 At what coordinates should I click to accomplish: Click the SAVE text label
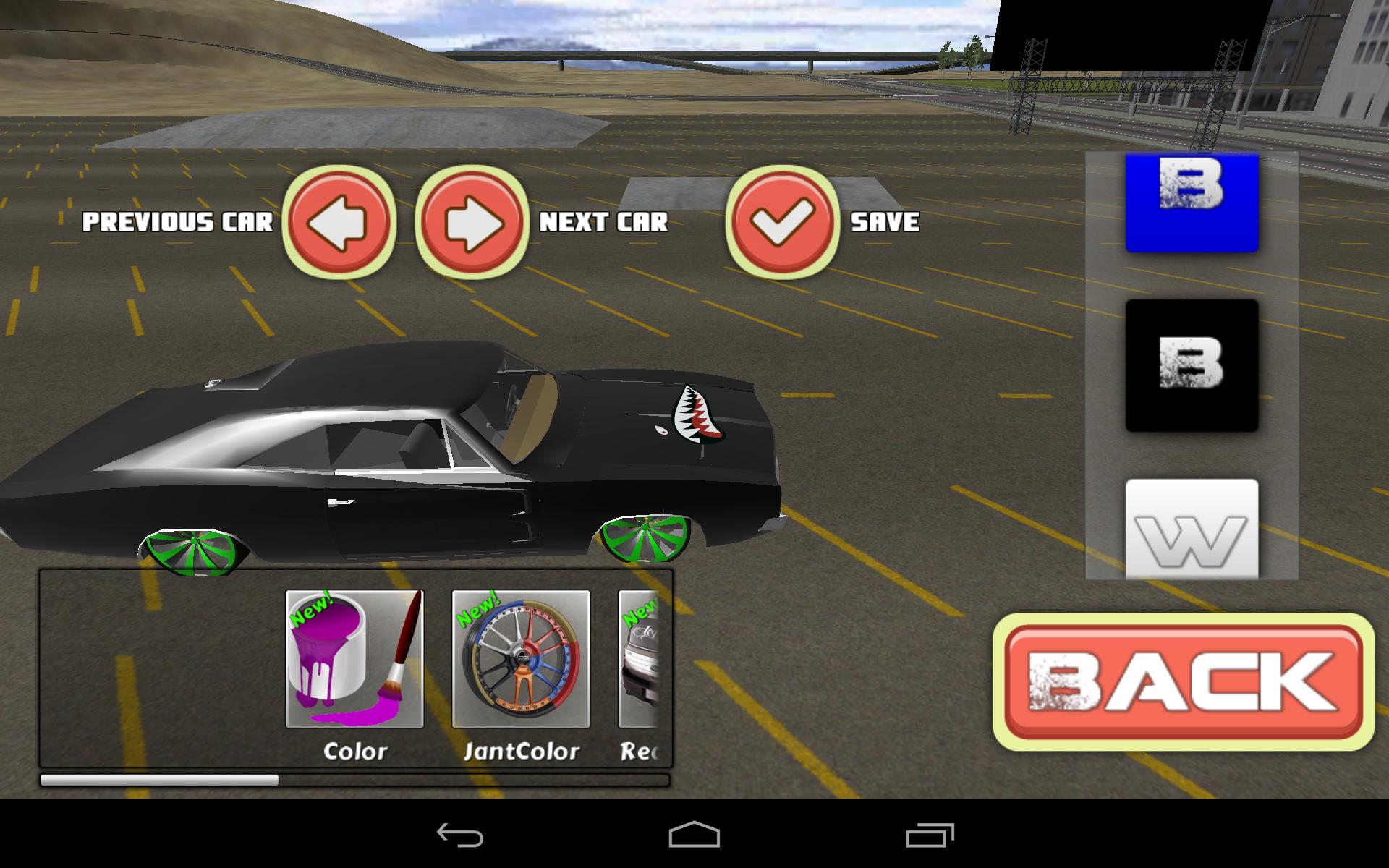885,223
